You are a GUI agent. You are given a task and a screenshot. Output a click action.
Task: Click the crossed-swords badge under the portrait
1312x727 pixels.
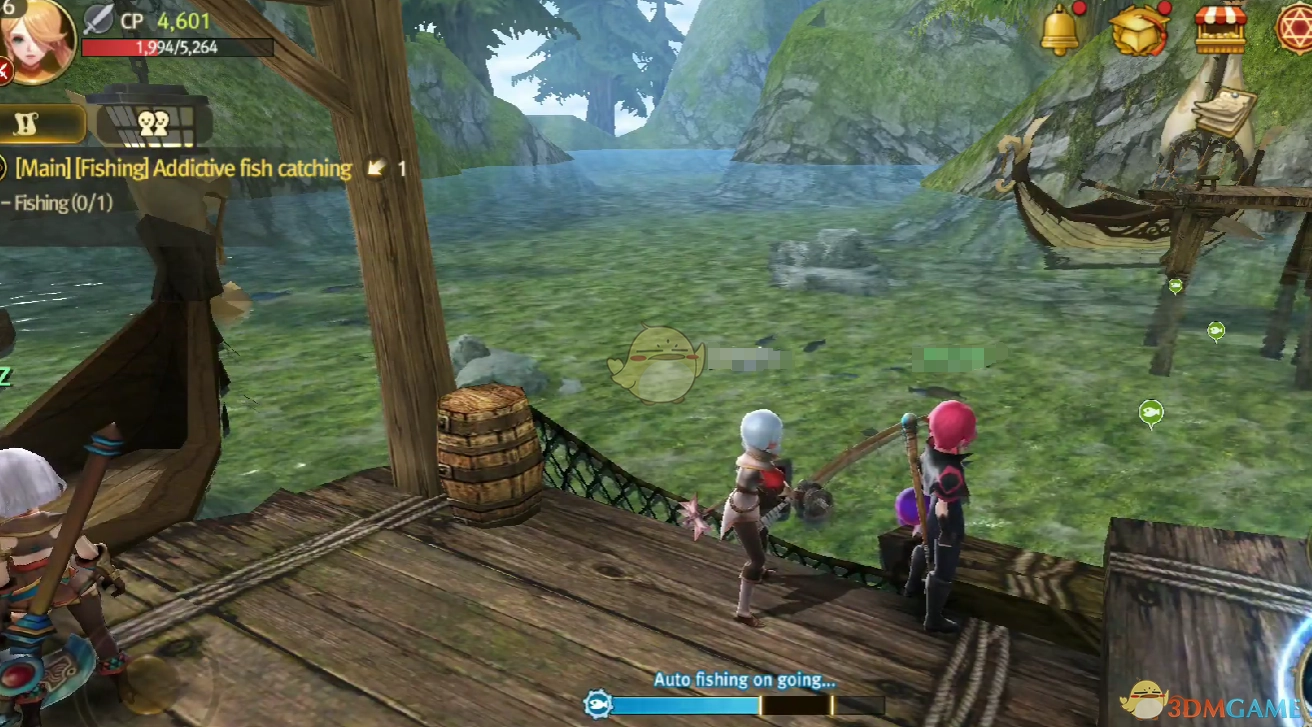(x=4, y=70)
